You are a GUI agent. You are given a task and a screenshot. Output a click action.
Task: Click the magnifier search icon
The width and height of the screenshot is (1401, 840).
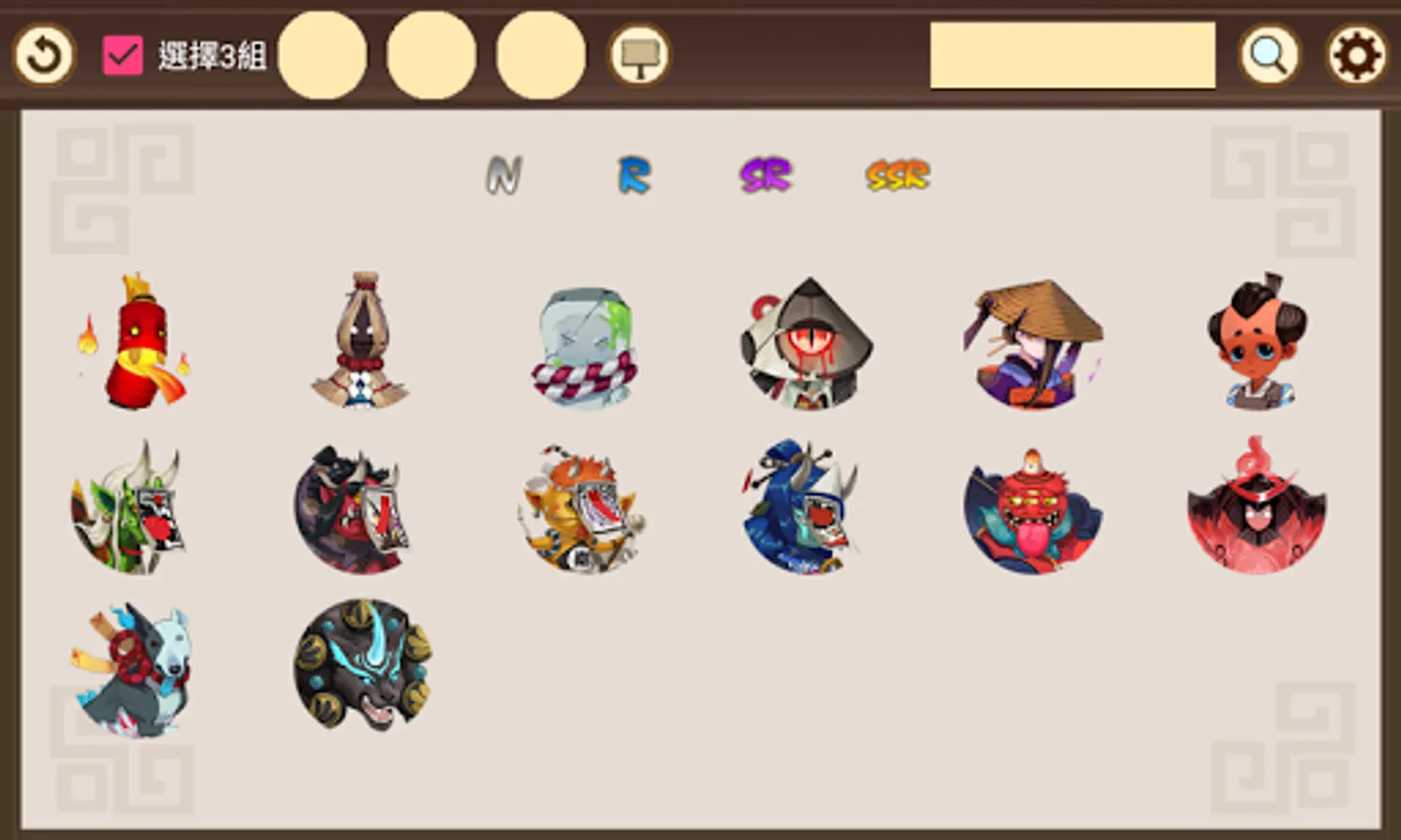point(1269,55)
